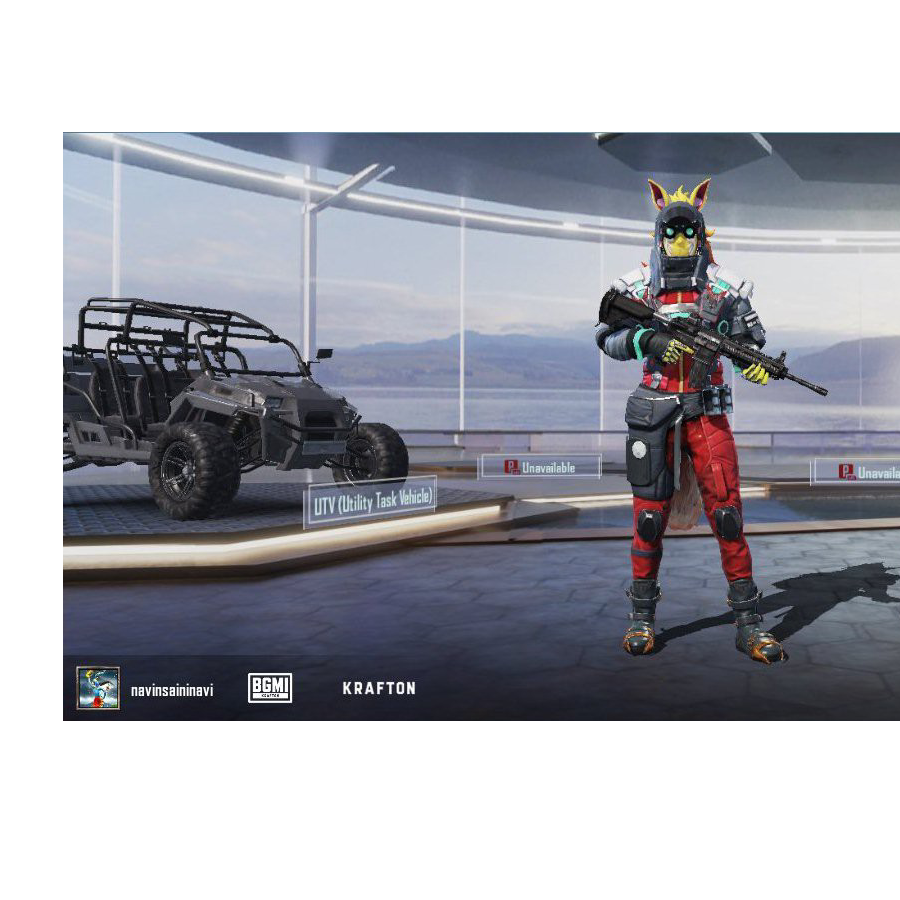This screenshot has width=900, height=900.
Task: Click the KRAFTON logo text
Action: point(379,688)
